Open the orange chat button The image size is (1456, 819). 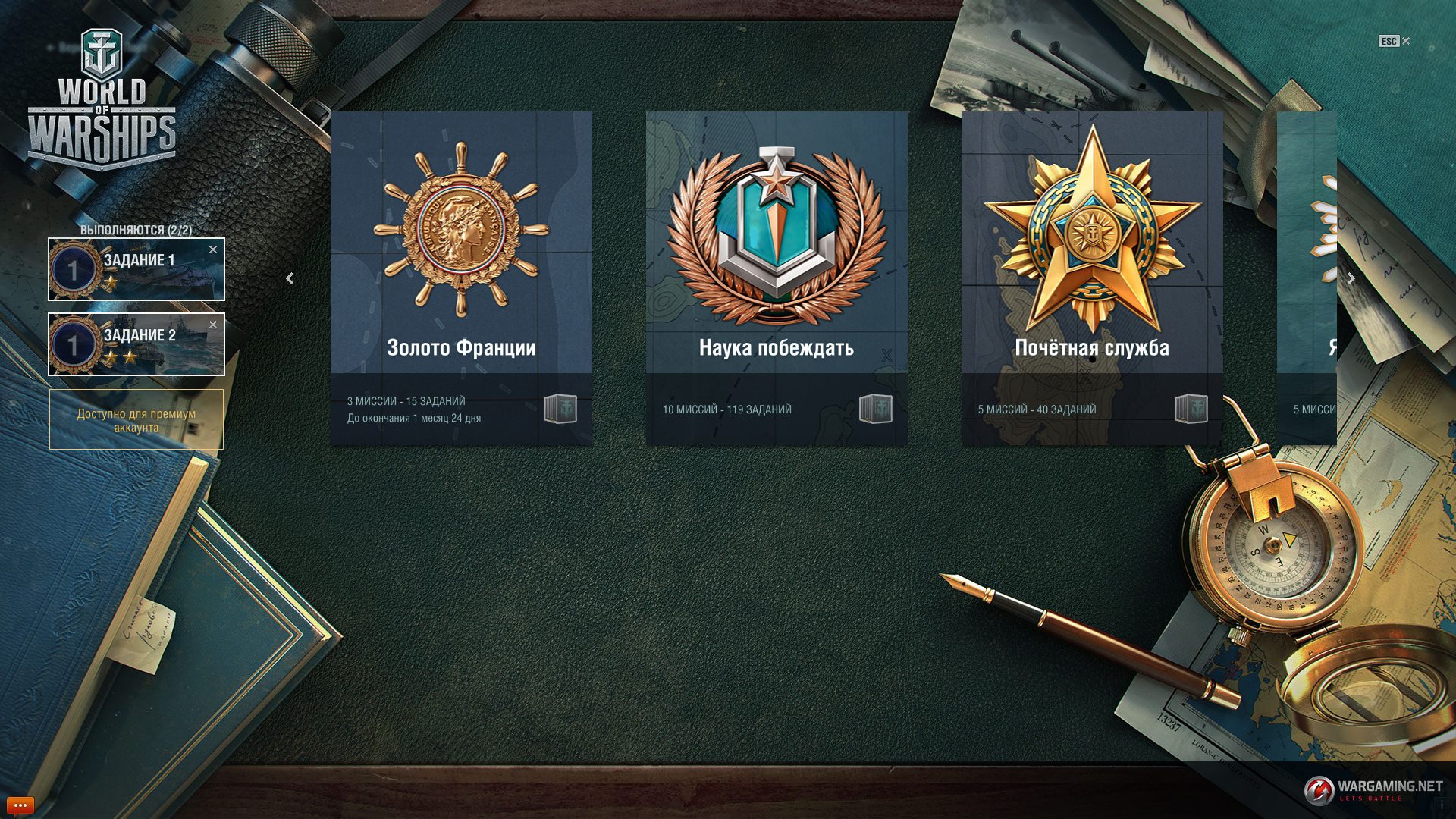click(x=20, y=805)
